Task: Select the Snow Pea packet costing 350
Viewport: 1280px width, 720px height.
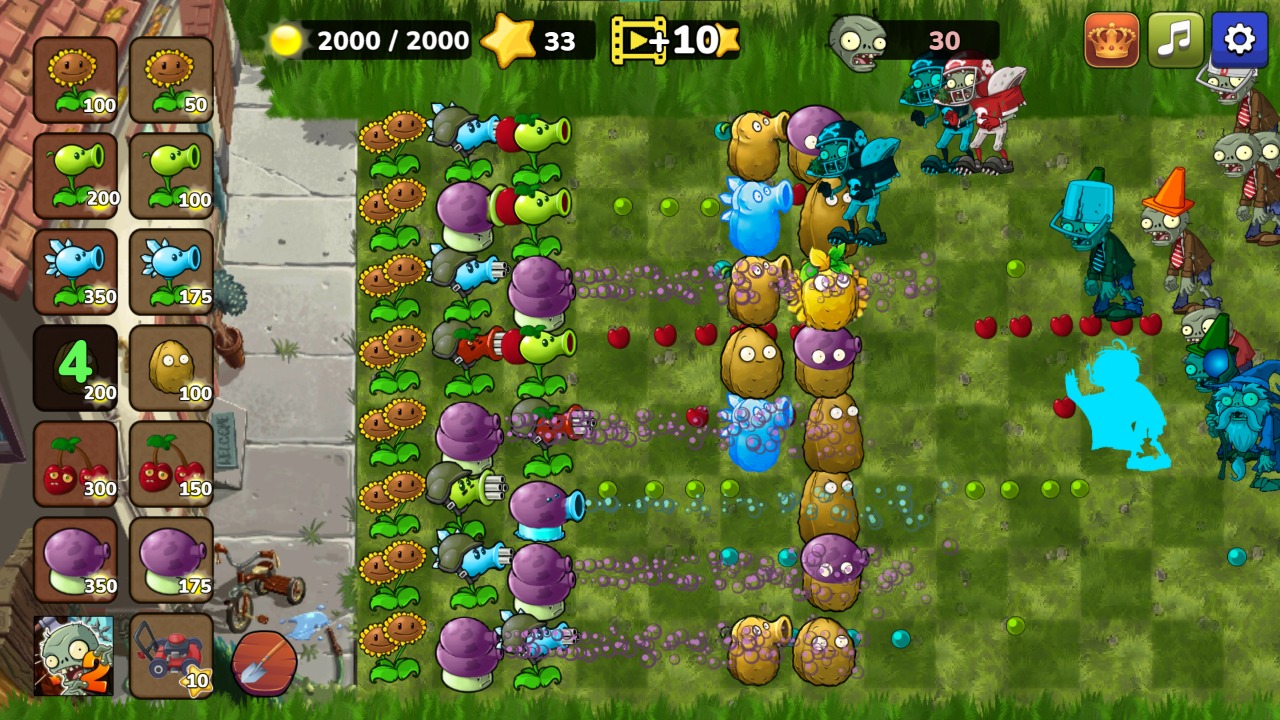Action: click(75, 270)
